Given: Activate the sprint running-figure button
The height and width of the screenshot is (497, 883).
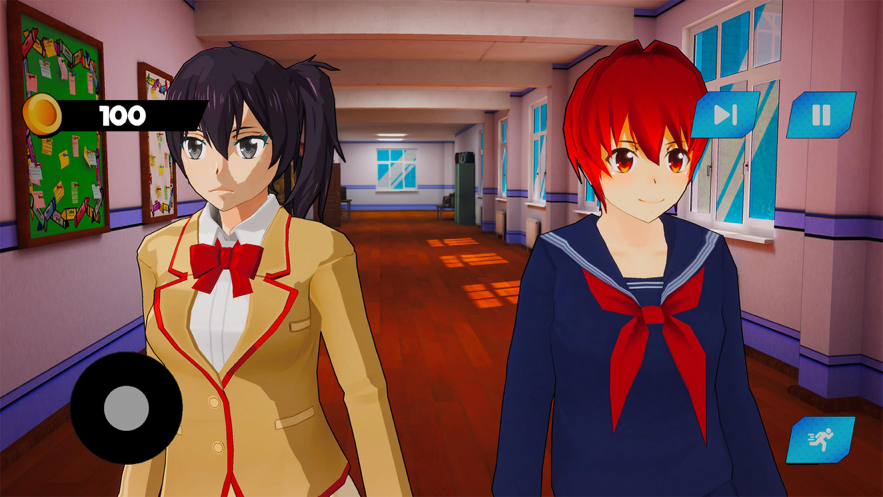Looking at the screenshot, I should point(821,440).
